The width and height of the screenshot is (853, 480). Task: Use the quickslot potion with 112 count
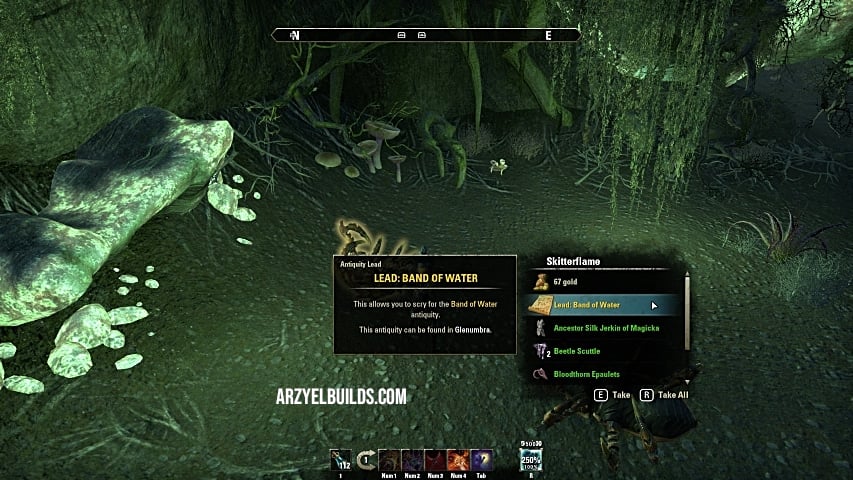pyautogui.click(x=343, y=461)
